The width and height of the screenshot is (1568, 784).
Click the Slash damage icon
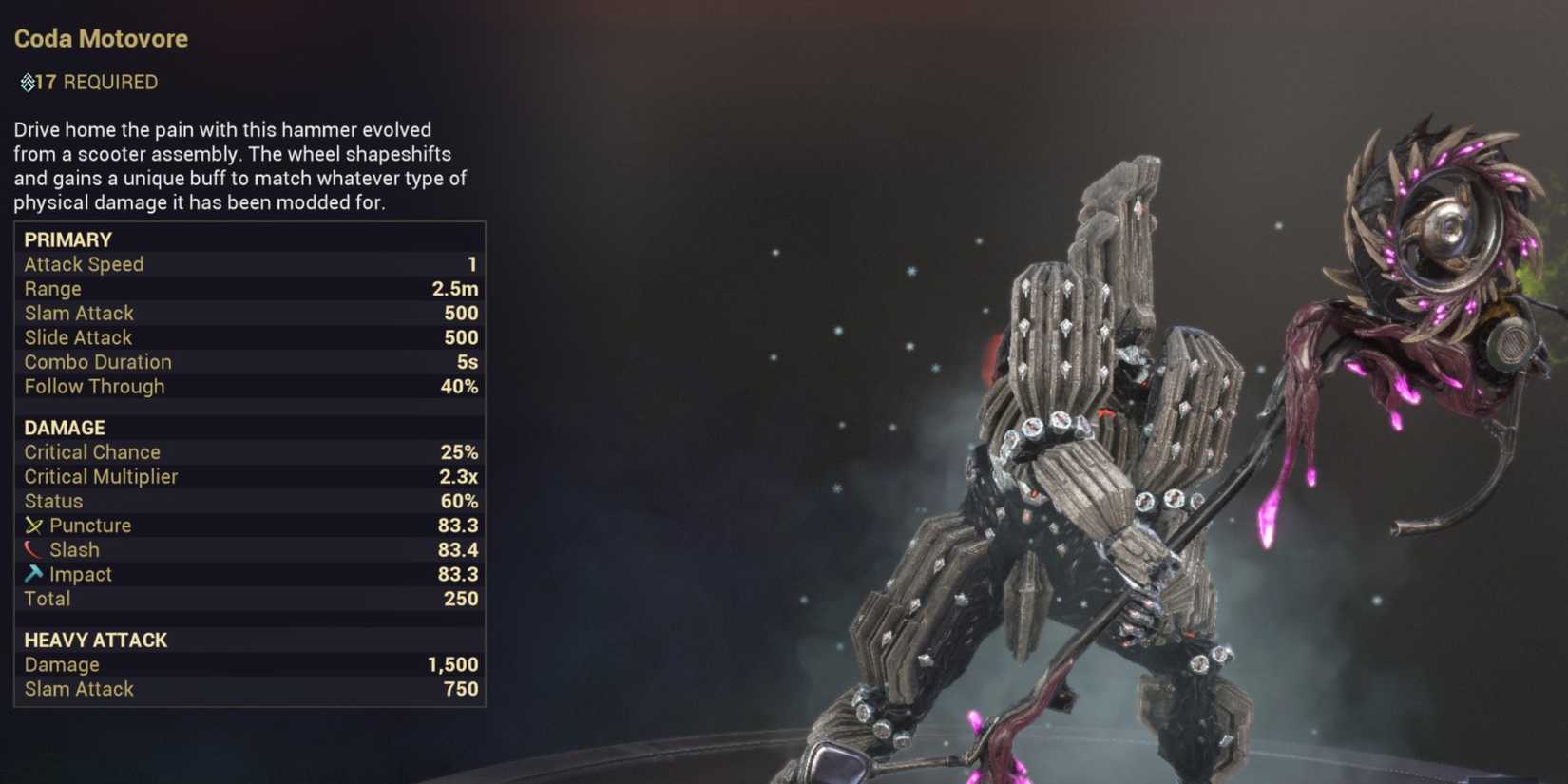click(x=32, y=549)
